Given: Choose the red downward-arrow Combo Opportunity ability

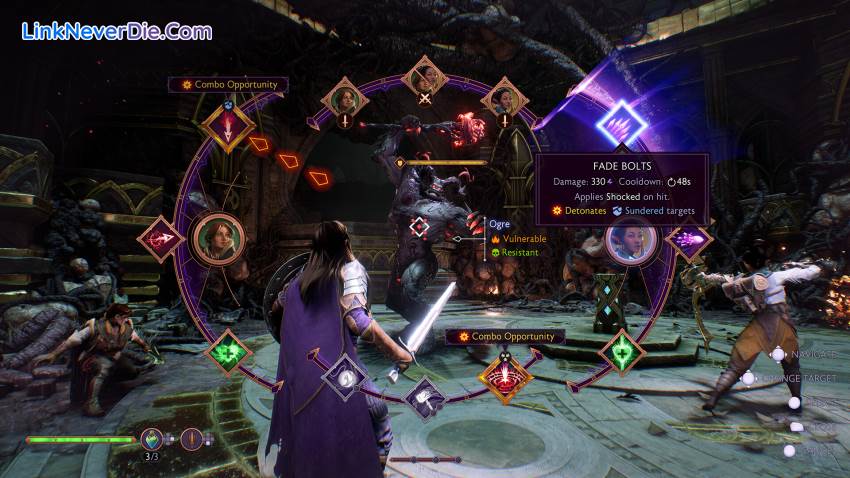Looking at the screenshot, I should [229, 127].
